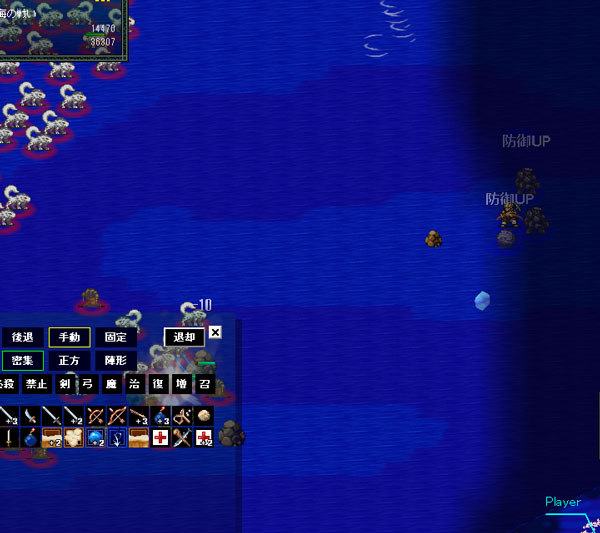This screenshot has width=600, height=533.
Task: Select the 剣 sword unit filter
Action: click(x=65, y=384)
